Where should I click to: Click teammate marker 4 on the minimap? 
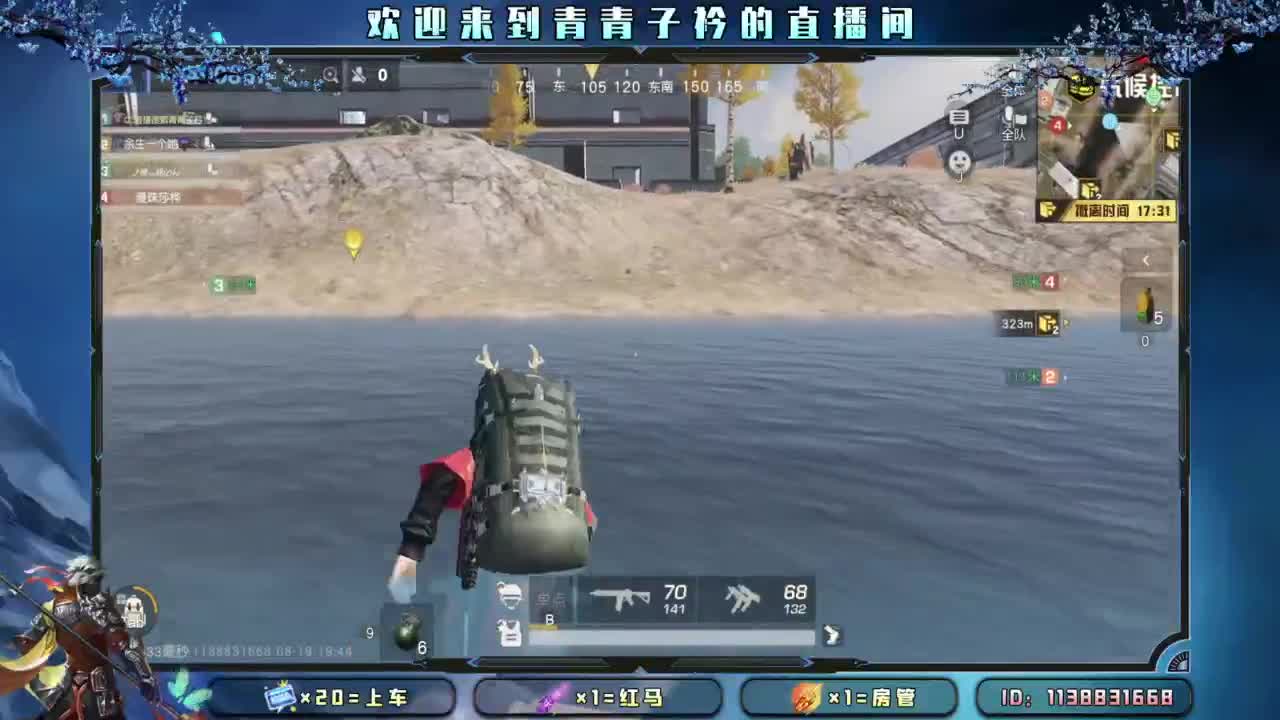(x=1056, y=123)
